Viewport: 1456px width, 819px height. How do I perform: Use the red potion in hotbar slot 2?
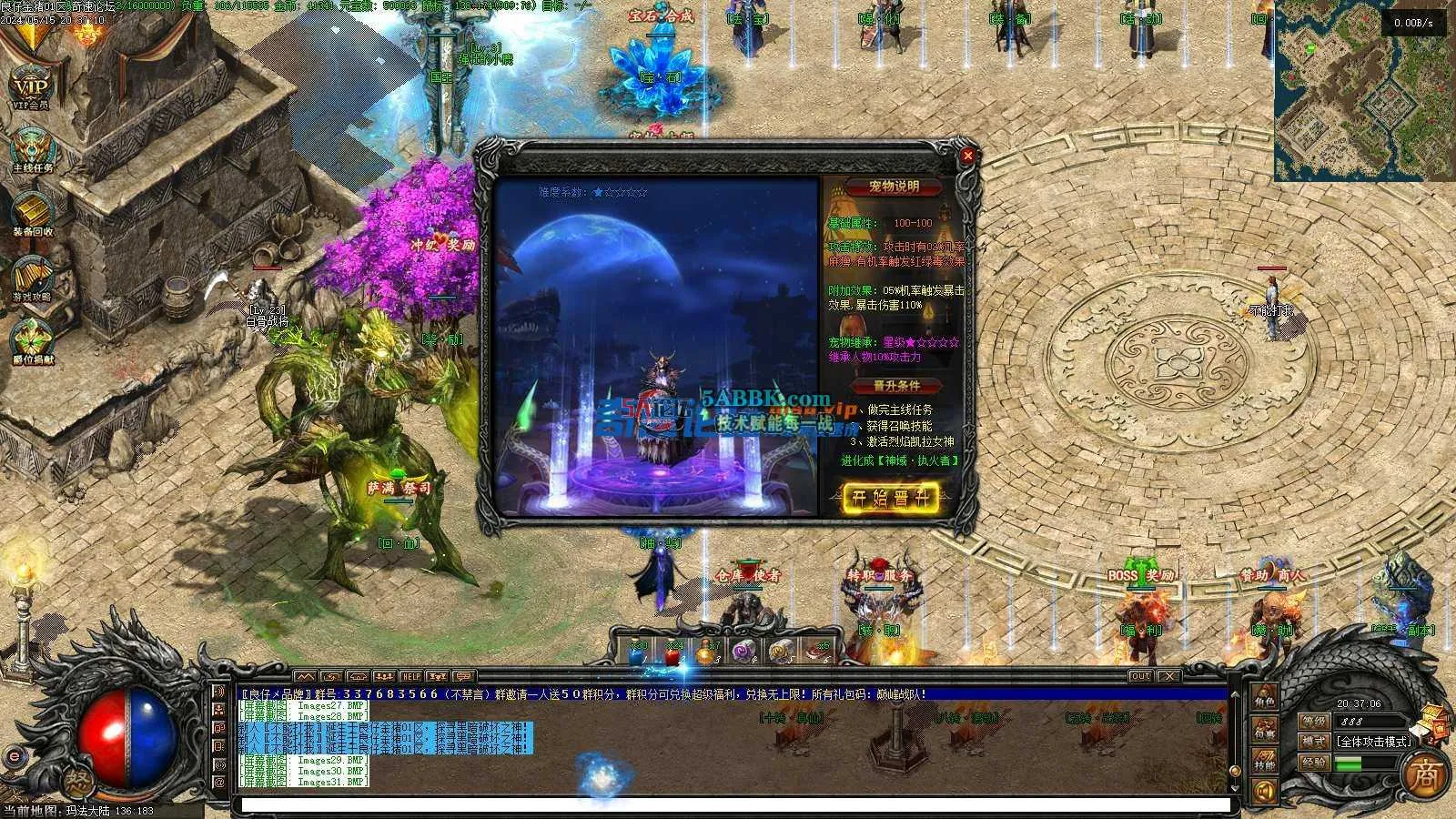672,652
